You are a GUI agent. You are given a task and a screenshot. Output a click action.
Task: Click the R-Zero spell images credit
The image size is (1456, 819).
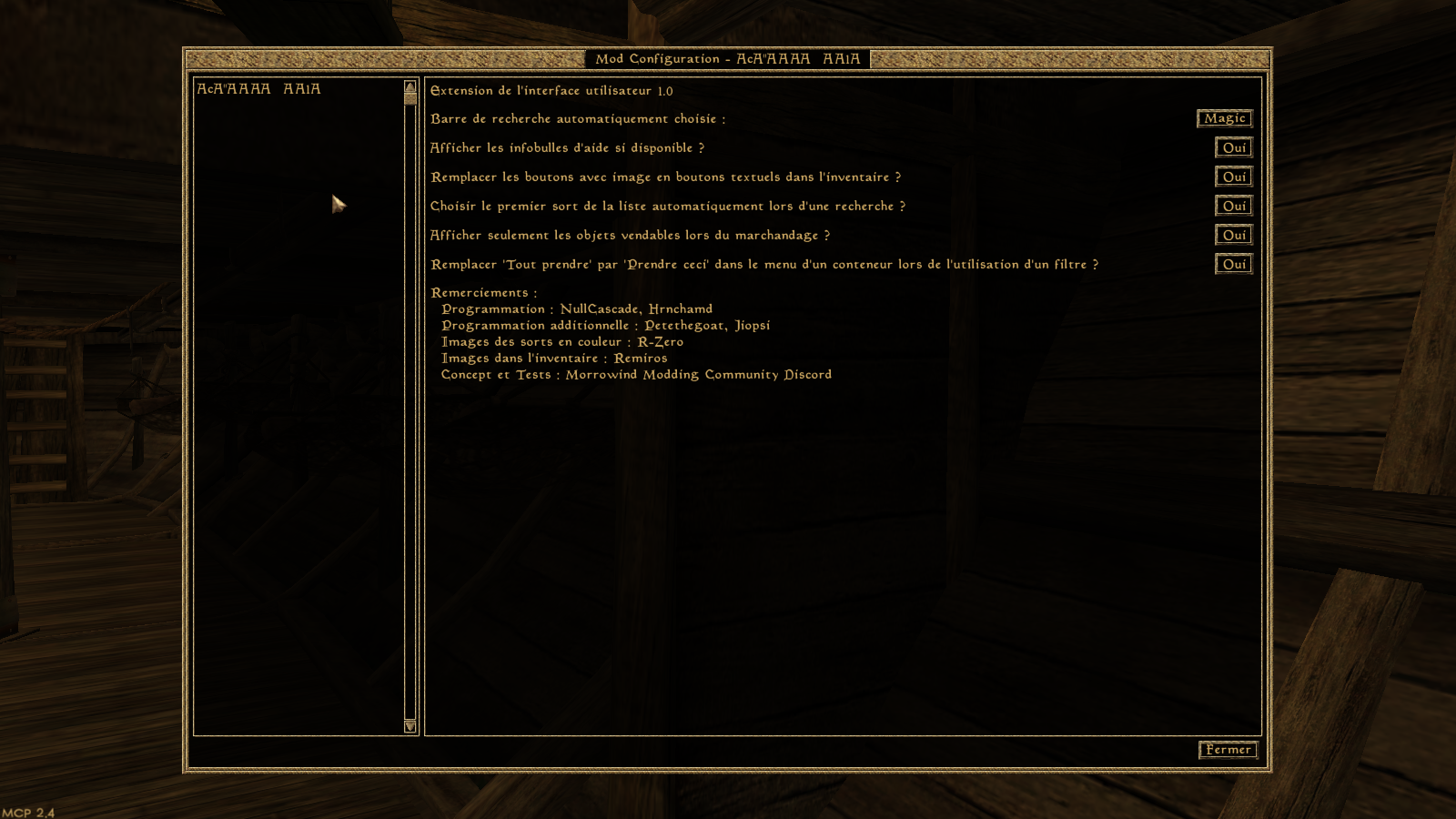[561, 341]
